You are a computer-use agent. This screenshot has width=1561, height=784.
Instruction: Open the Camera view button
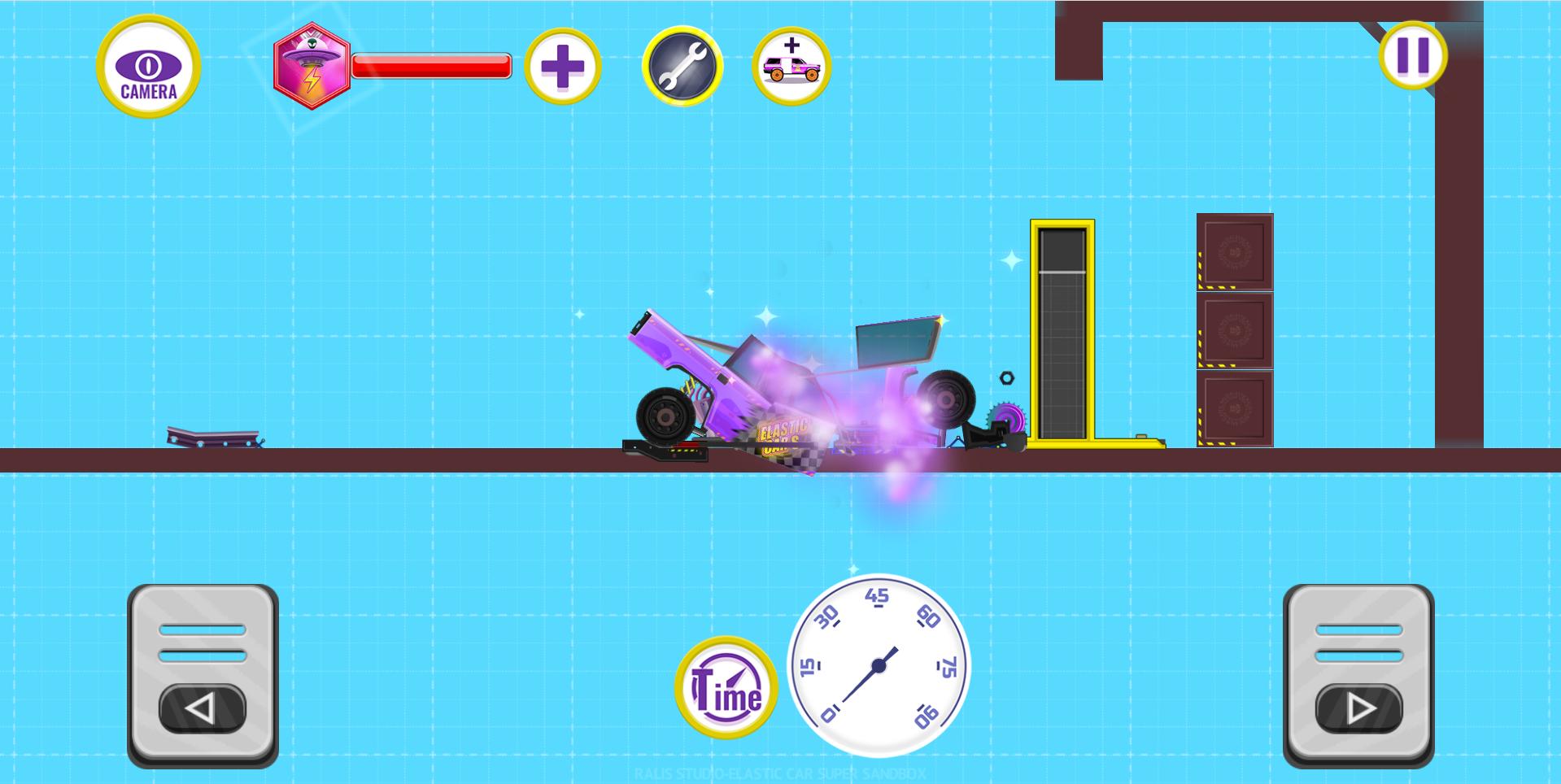146,68
